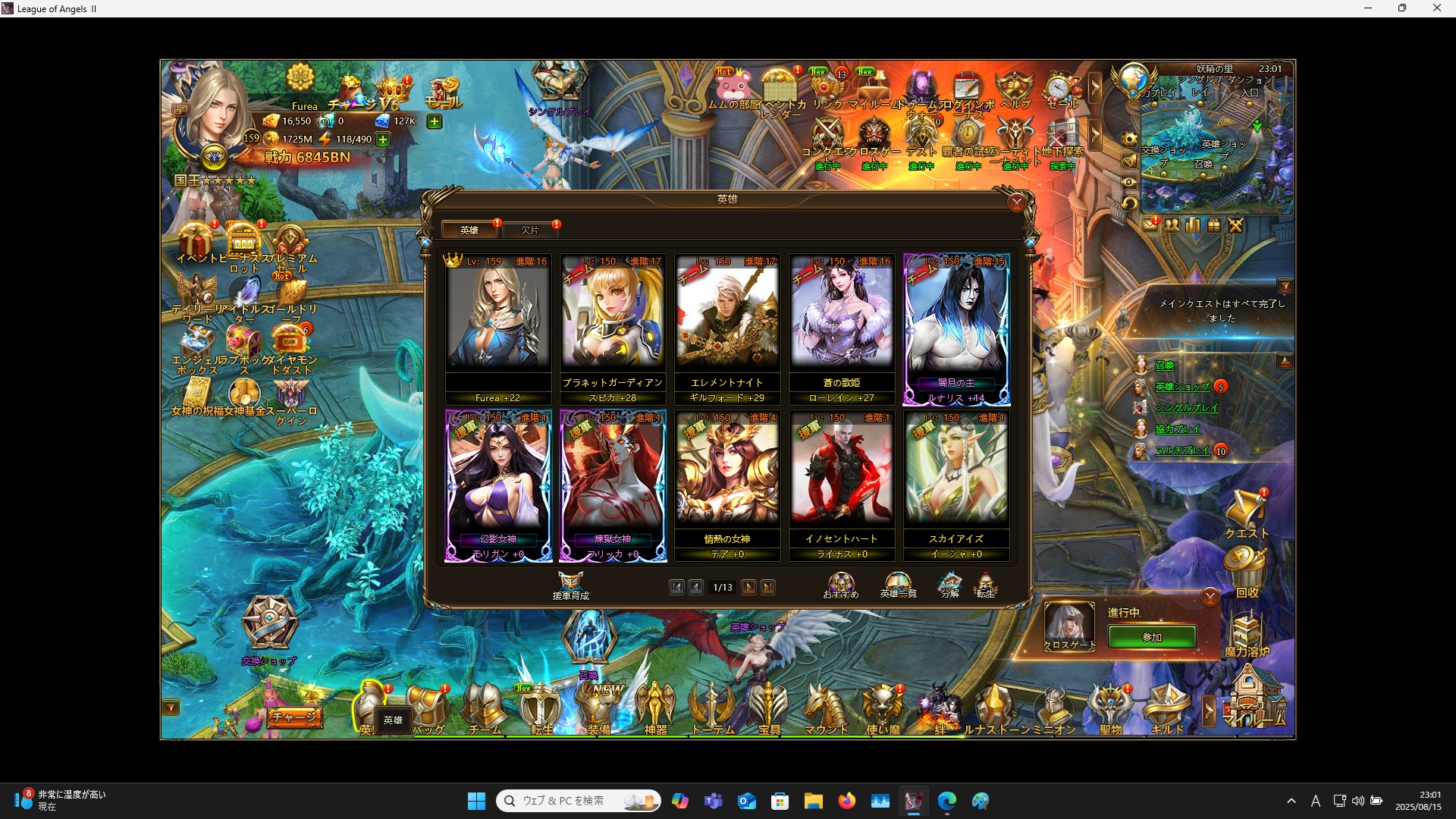Open the 魔力溶炉 icon on the right

pyautogui.click(x=1248, y=629)
